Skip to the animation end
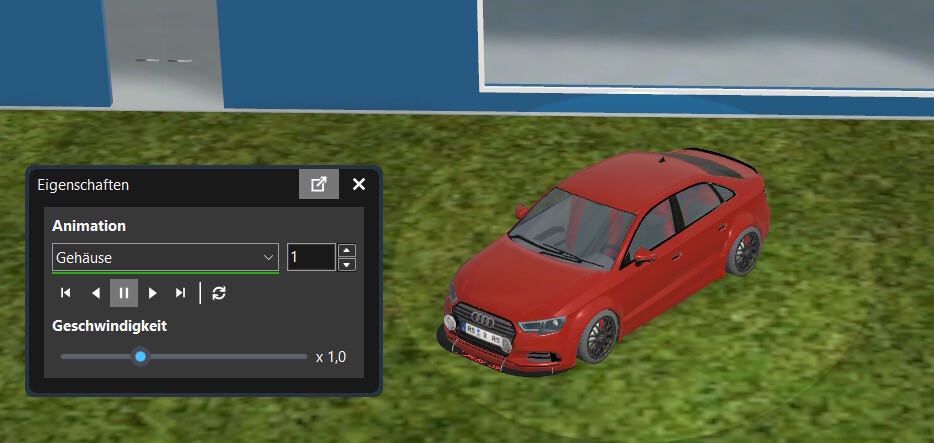Viewport: 934px width, 443px height. pos(180,293)
